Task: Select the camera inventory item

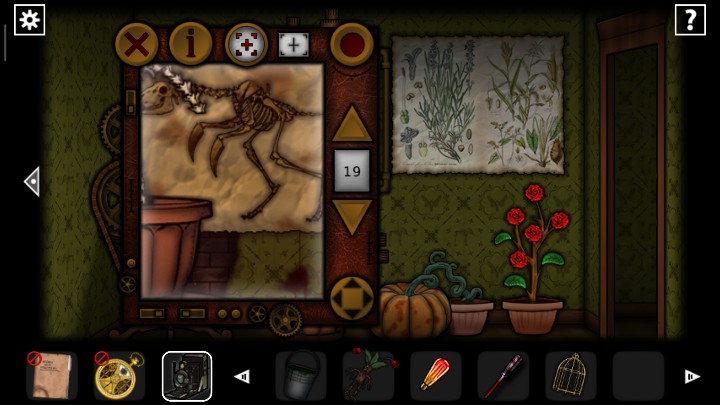Action: click(187, 376)
